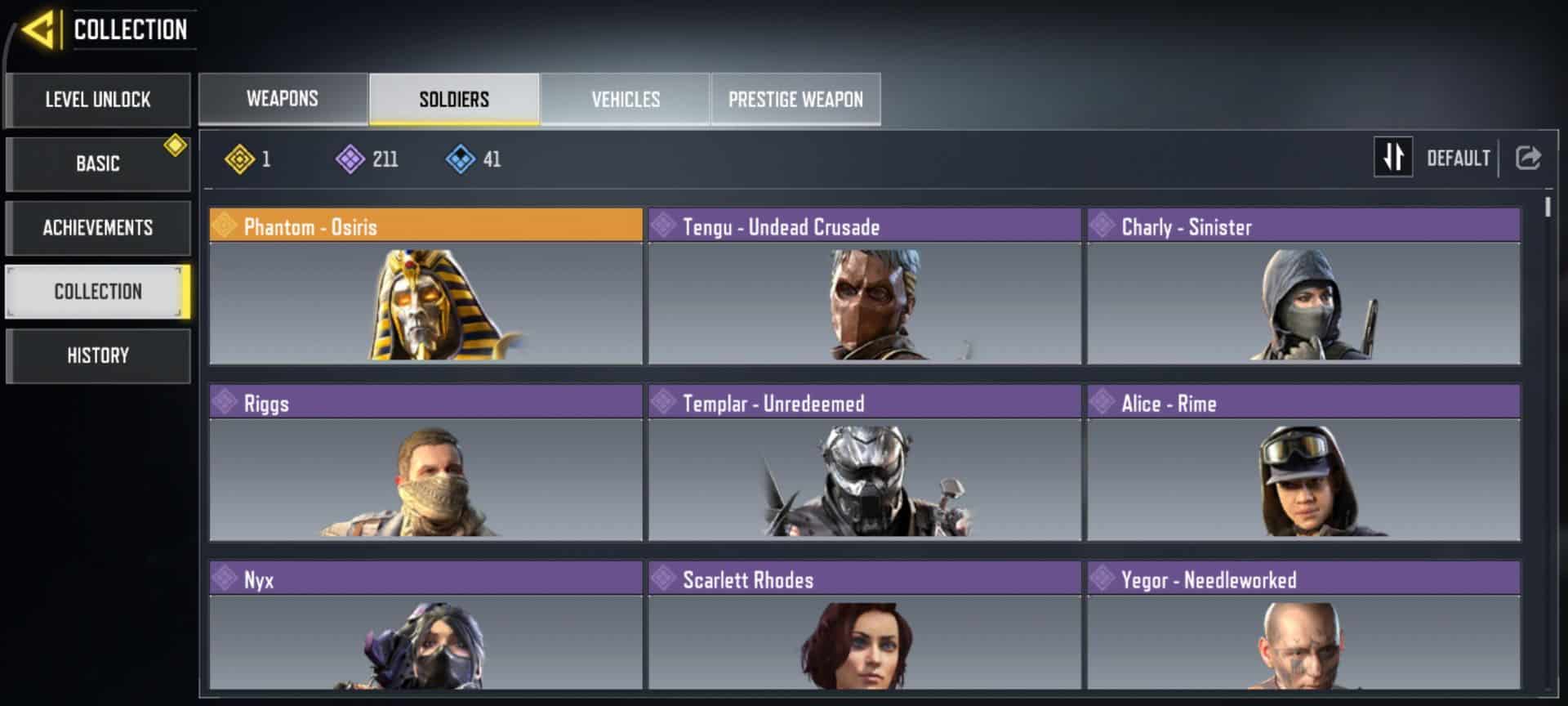1568x706 pixels.
Task: Open the Prestige Weapon tab
Action: [795, 99]
